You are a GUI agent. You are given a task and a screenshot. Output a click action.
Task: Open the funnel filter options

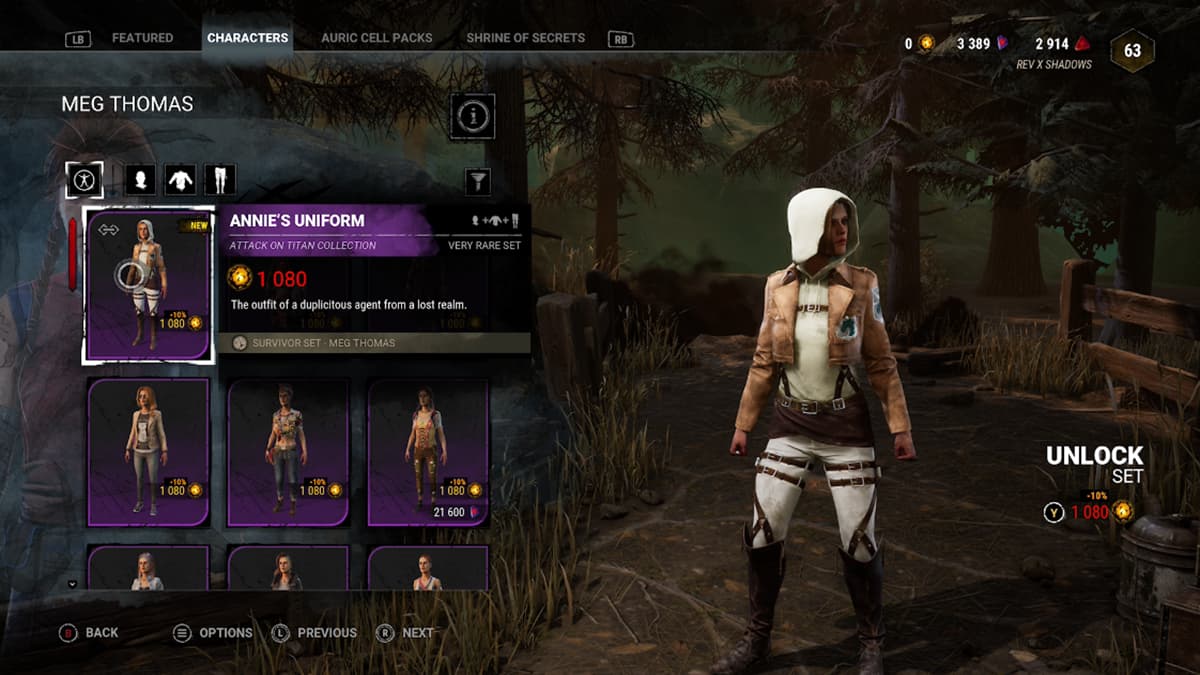(x=479, y=181)
